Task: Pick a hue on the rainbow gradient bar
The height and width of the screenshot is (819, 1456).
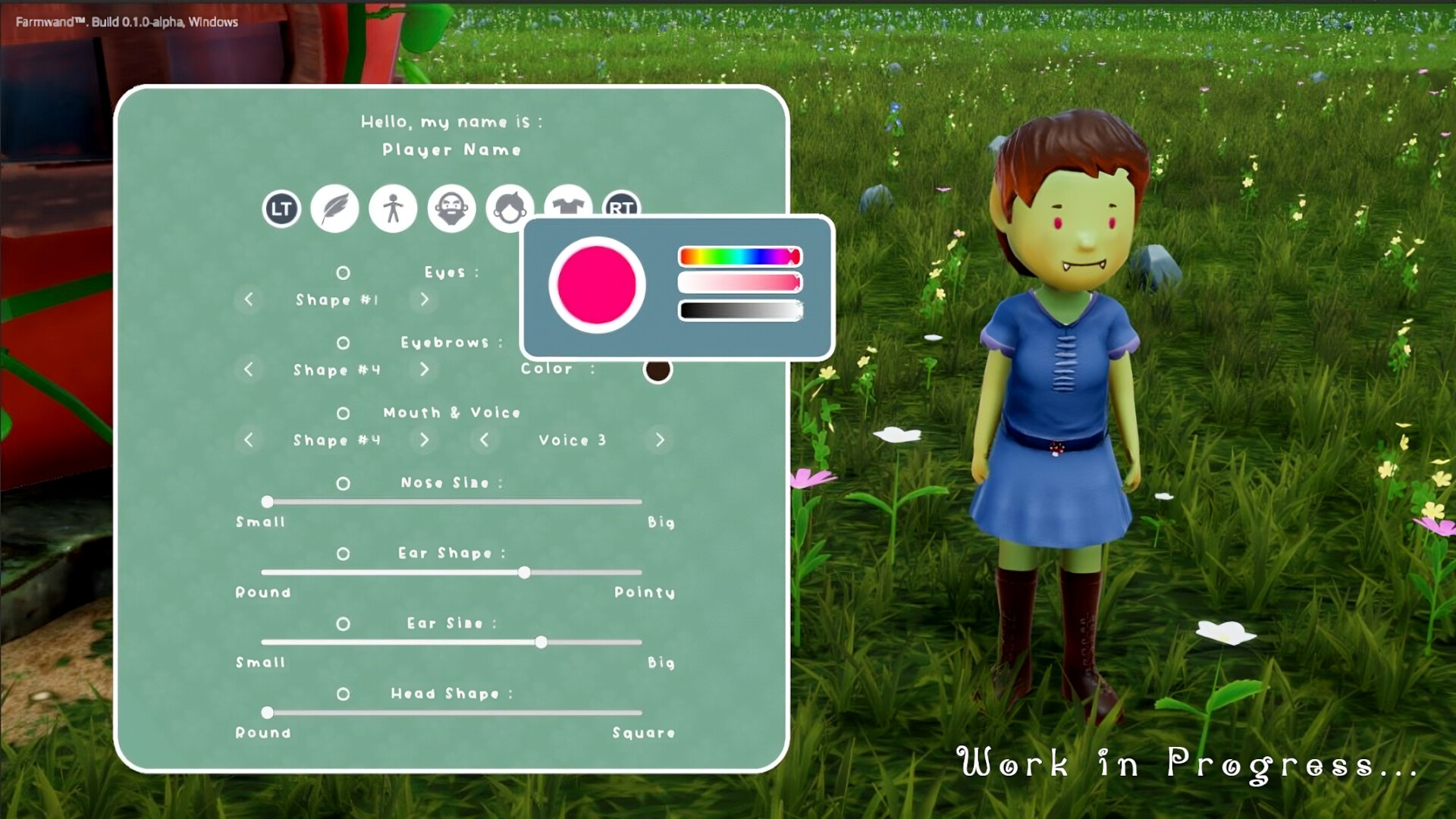Action: click(x=739, y=256)
